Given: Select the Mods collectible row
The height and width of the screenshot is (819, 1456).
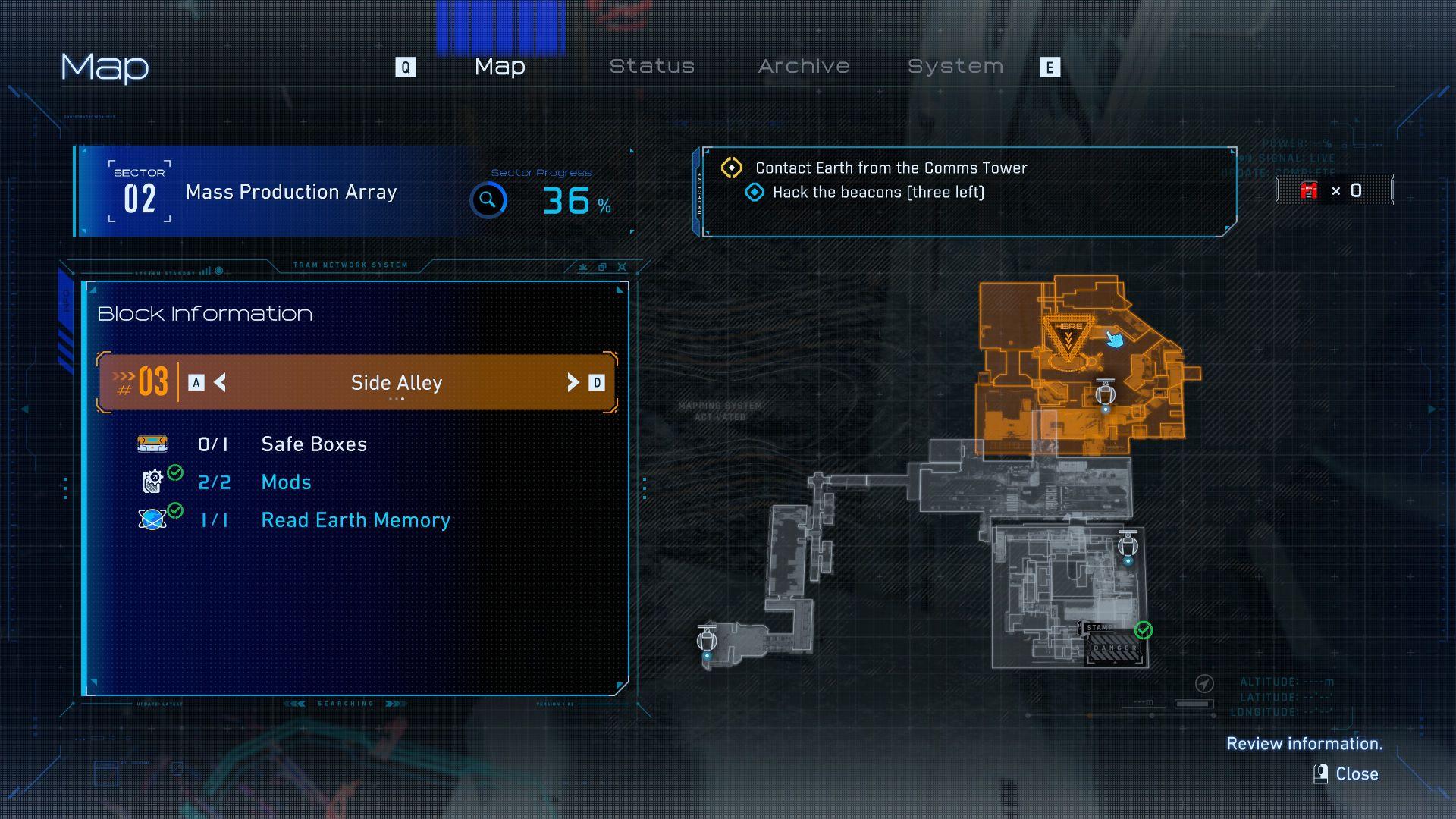Looking at the screenshot, I should [286, 482].
